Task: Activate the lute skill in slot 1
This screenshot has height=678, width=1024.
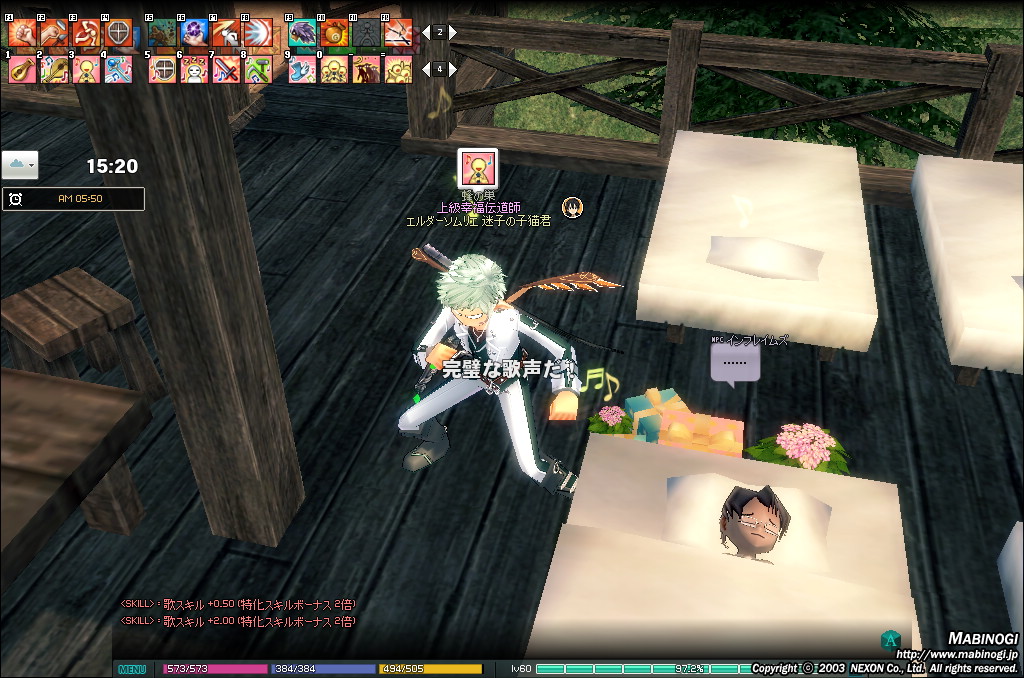Action: pyautogui.click(x=22, y=69)
